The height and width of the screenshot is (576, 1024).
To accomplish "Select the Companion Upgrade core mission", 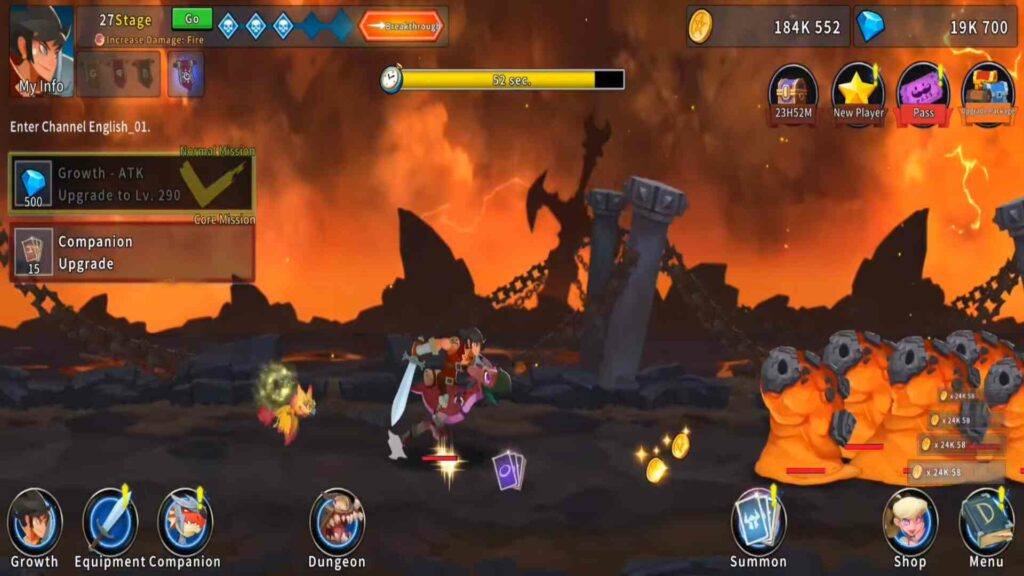I will (x=132, y=253).
